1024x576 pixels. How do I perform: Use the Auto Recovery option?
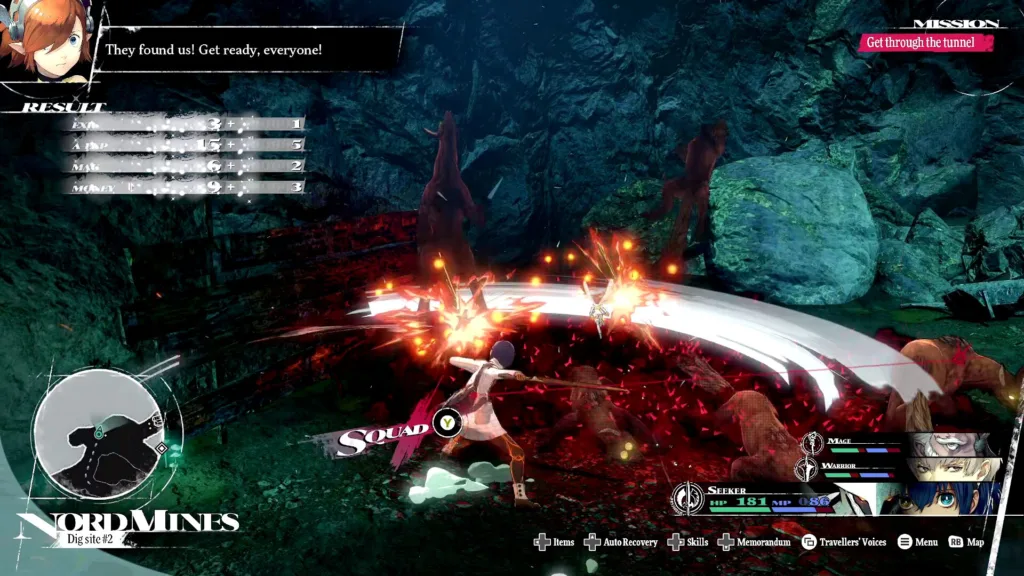[621, 542]
